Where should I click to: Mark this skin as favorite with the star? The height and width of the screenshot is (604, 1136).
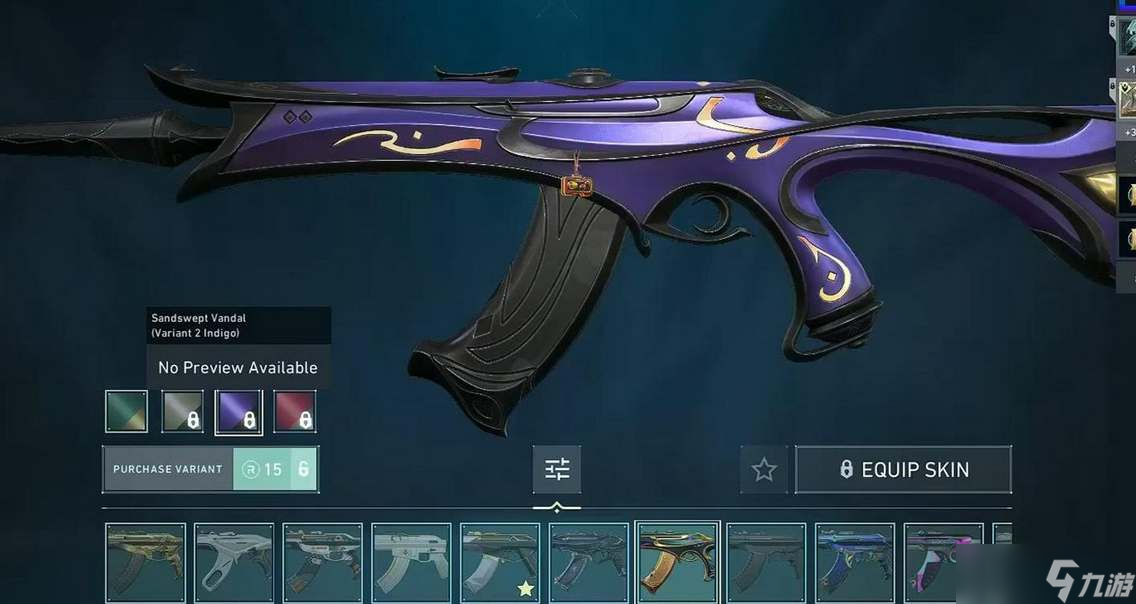pyautogui.click(x=764, y=469)
